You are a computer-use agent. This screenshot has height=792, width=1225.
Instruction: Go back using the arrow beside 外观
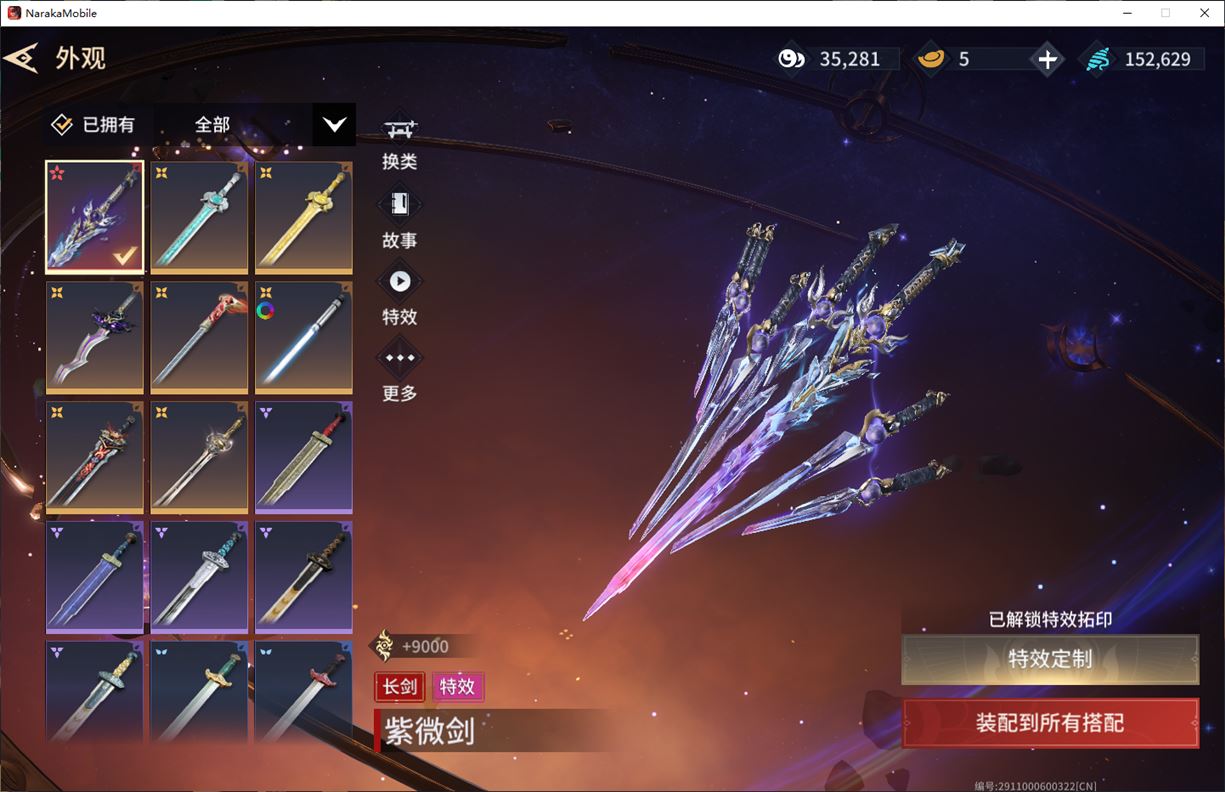pyautogui.click(x=22, y=58)
